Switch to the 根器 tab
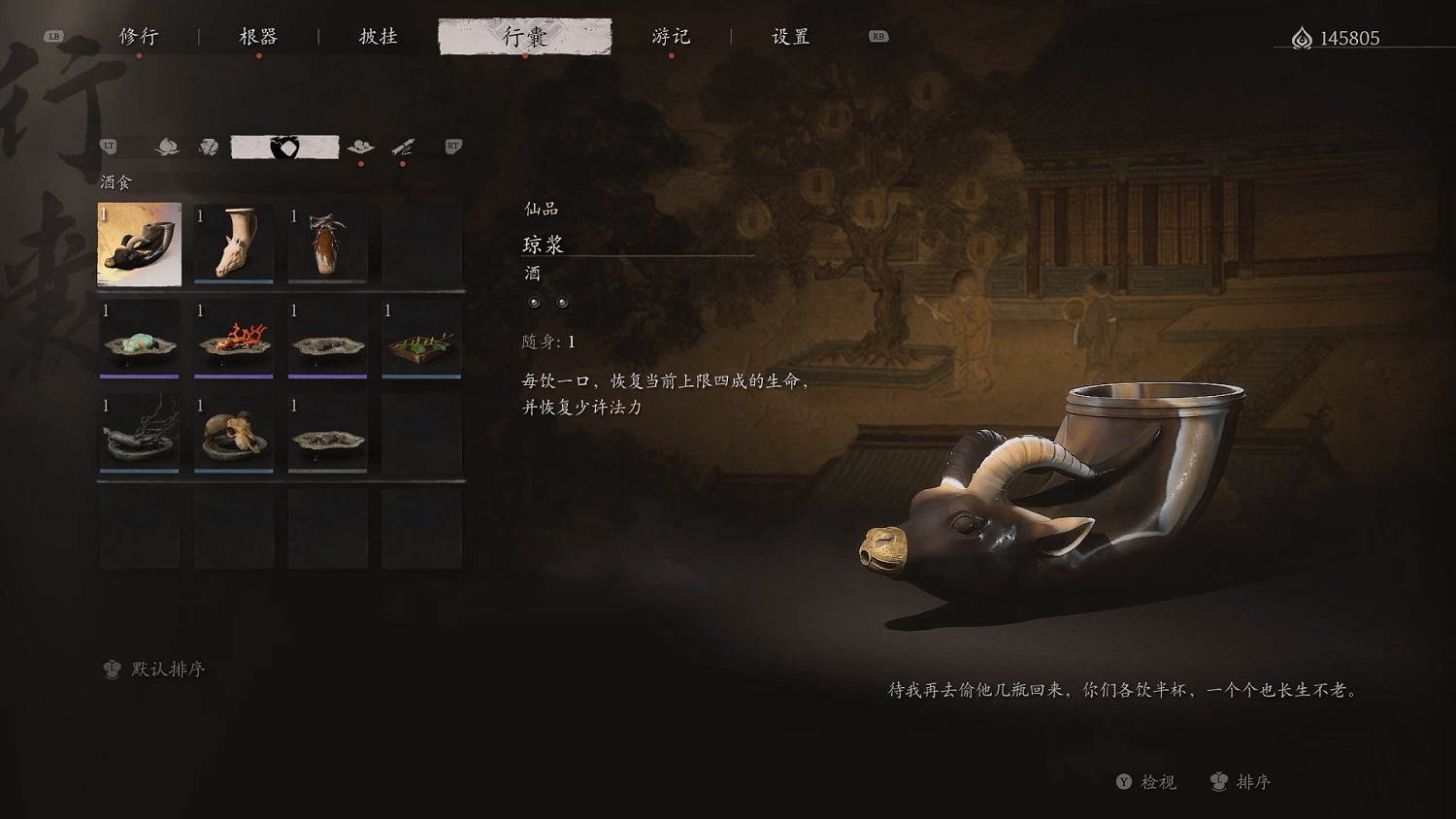Screen dimensions: 1456x819 258,37
